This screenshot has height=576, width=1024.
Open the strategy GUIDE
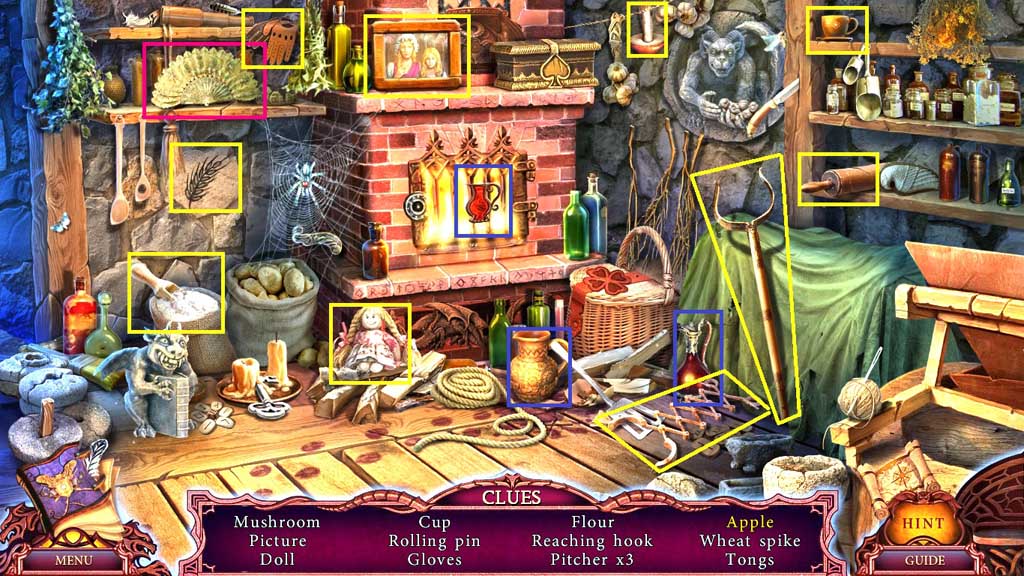pos(924,560)
